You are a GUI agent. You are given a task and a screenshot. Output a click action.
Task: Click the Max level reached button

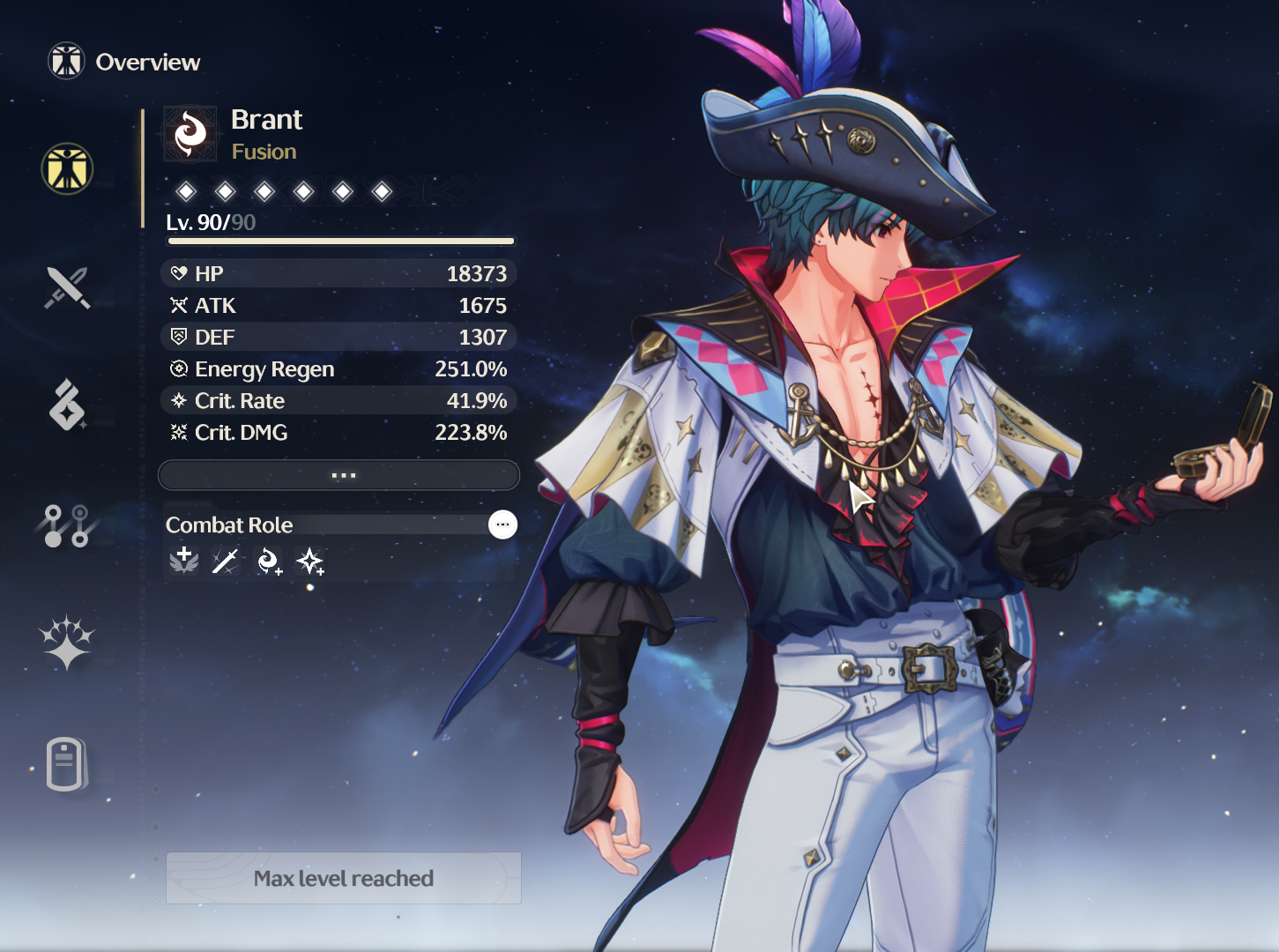click(x=344, y=878)
